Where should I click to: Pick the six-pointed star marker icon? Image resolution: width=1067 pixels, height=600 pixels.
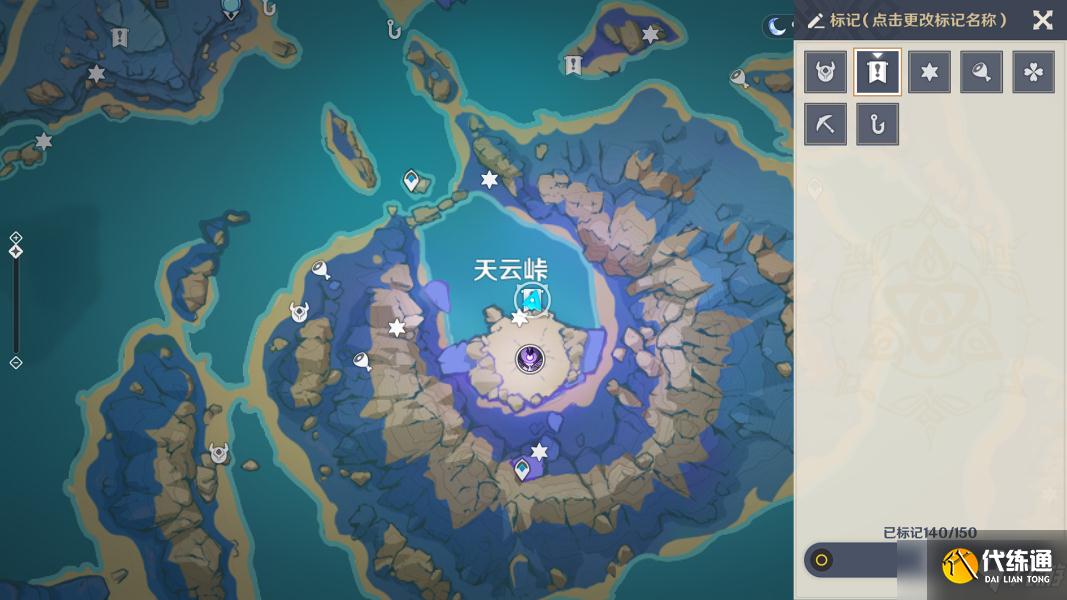(929, 73)
